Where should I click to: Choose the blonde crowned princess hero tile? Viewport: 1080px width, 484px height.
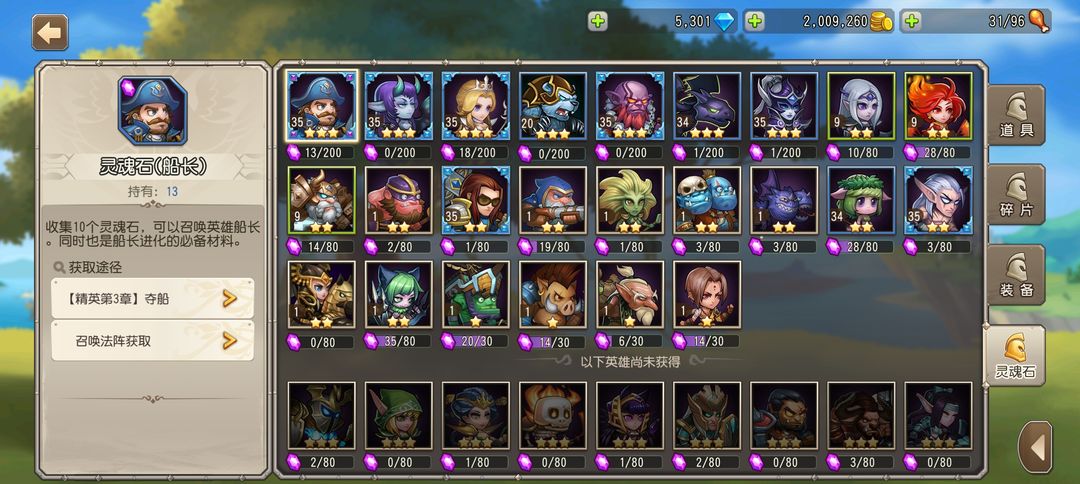(476, 107)
